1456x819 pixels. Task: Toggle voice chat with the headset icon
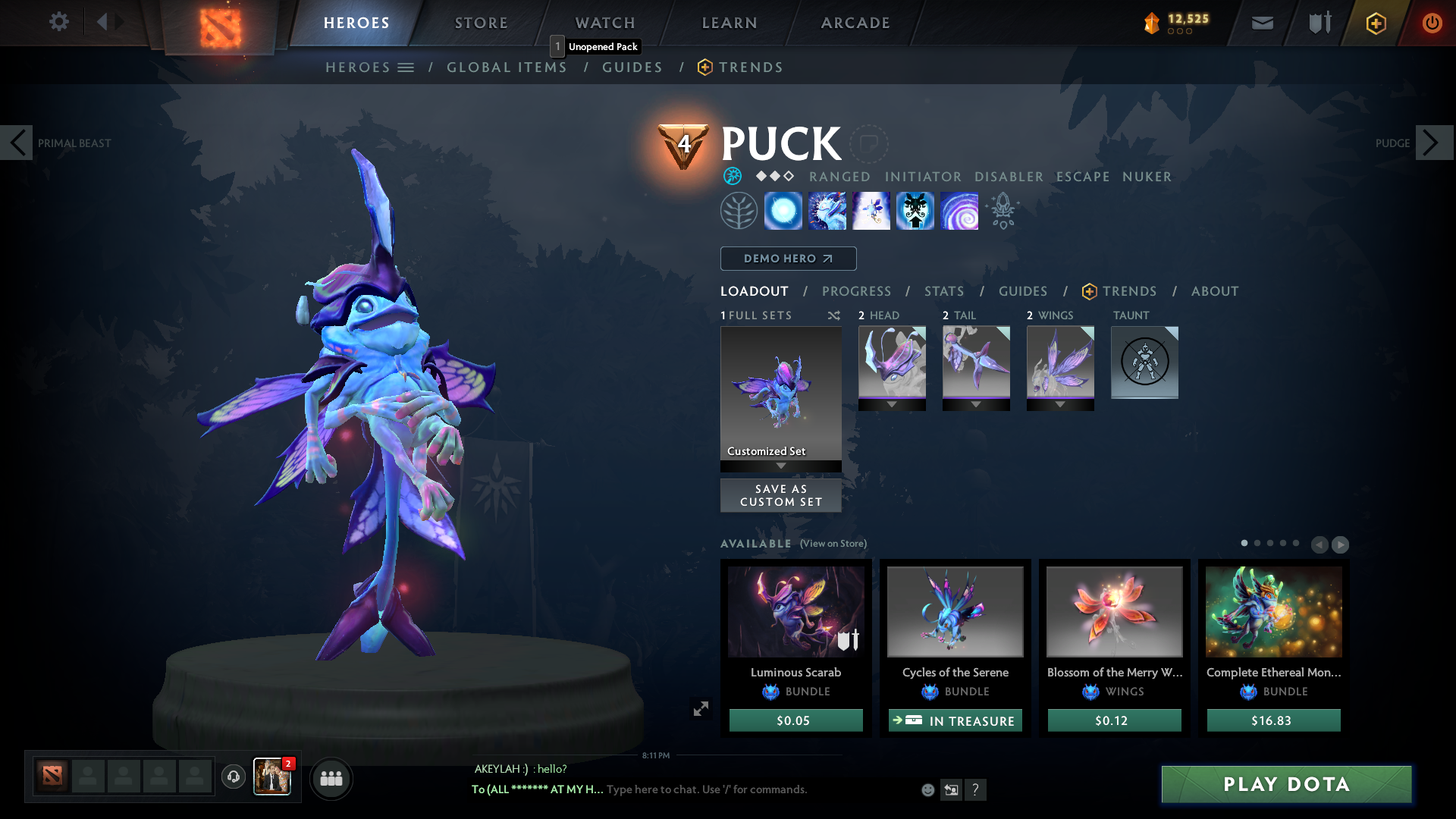point(233,777)
